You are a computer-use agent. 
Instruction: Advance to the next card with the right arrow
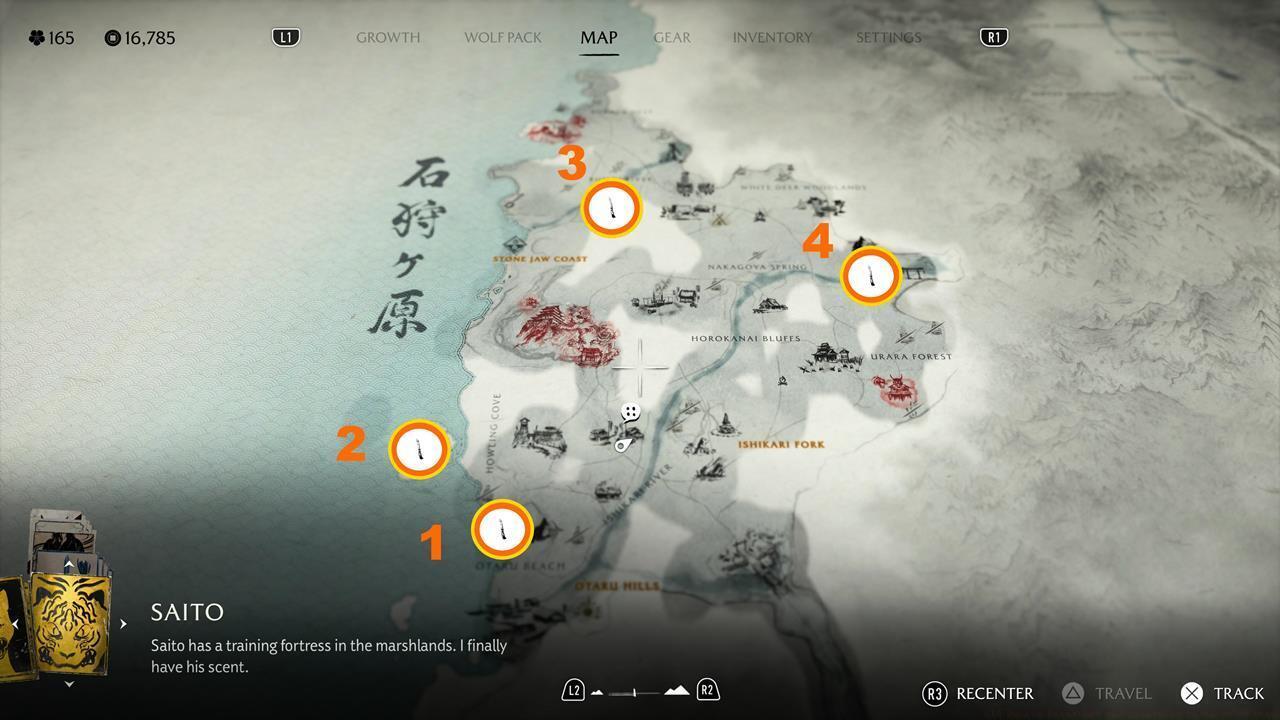pos(123,622)
